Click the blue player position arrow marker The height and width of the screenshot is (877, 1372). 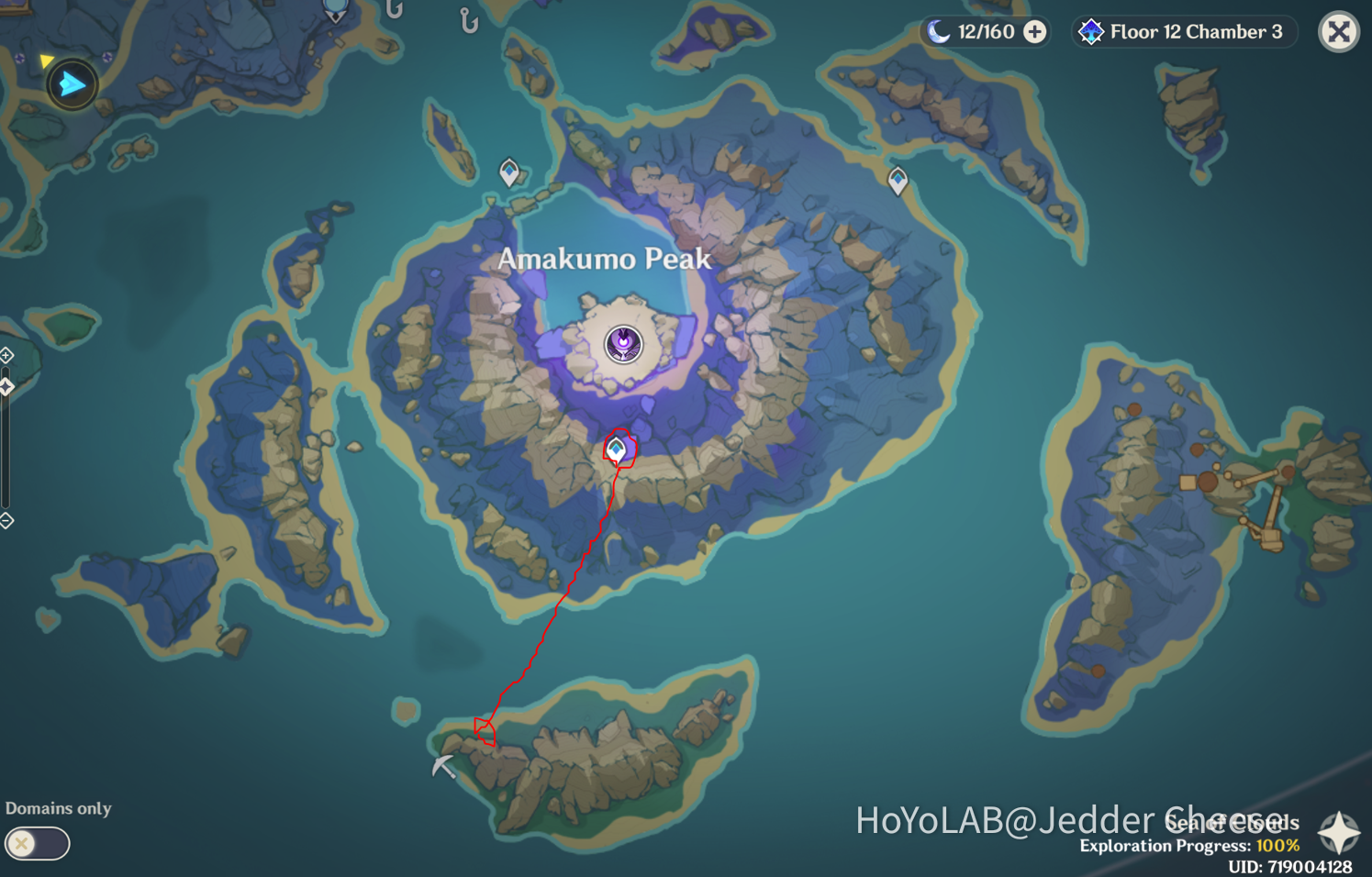click(72, 84)
